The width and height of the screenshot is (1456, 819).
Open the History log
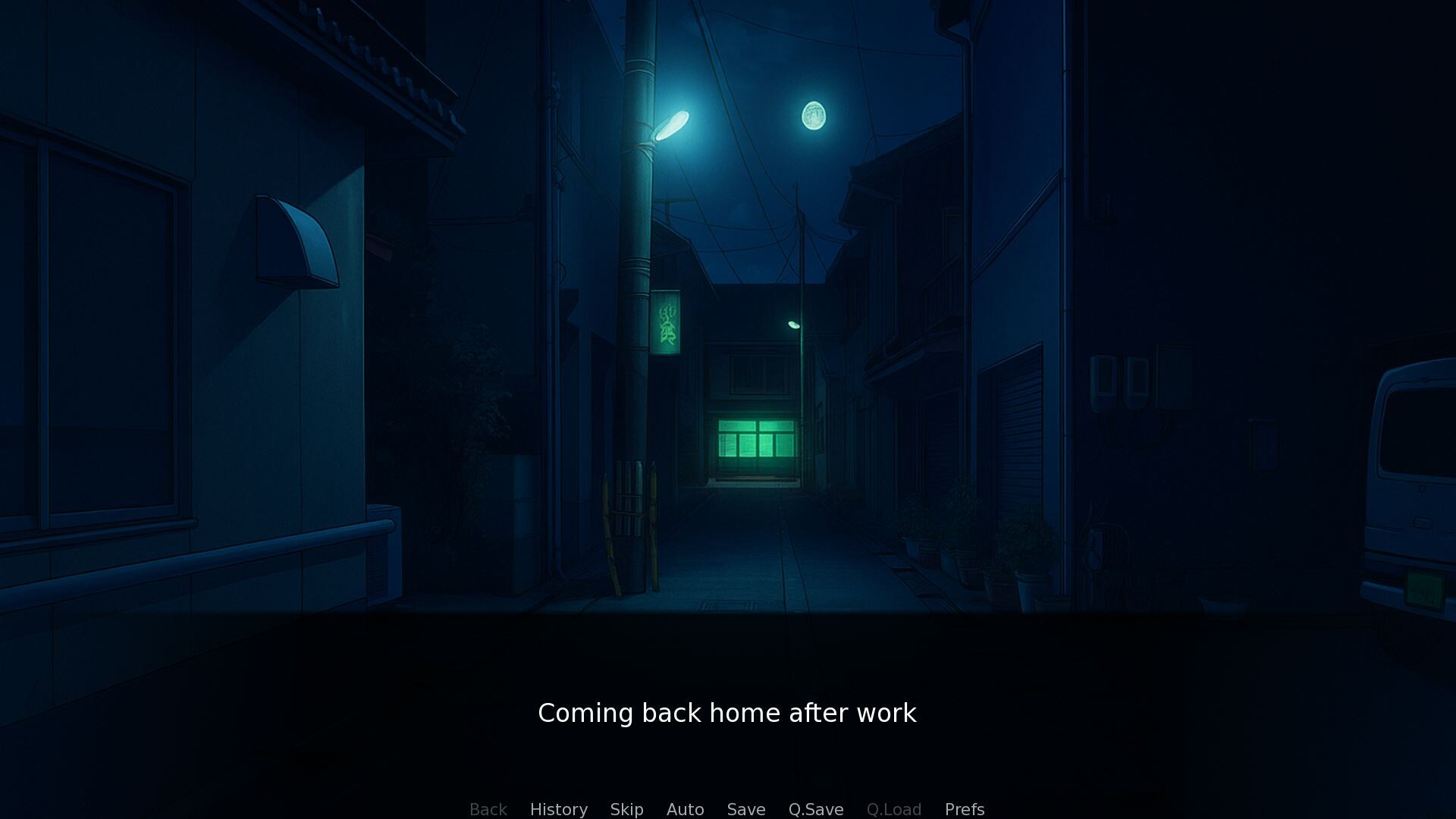pos(558,809)
